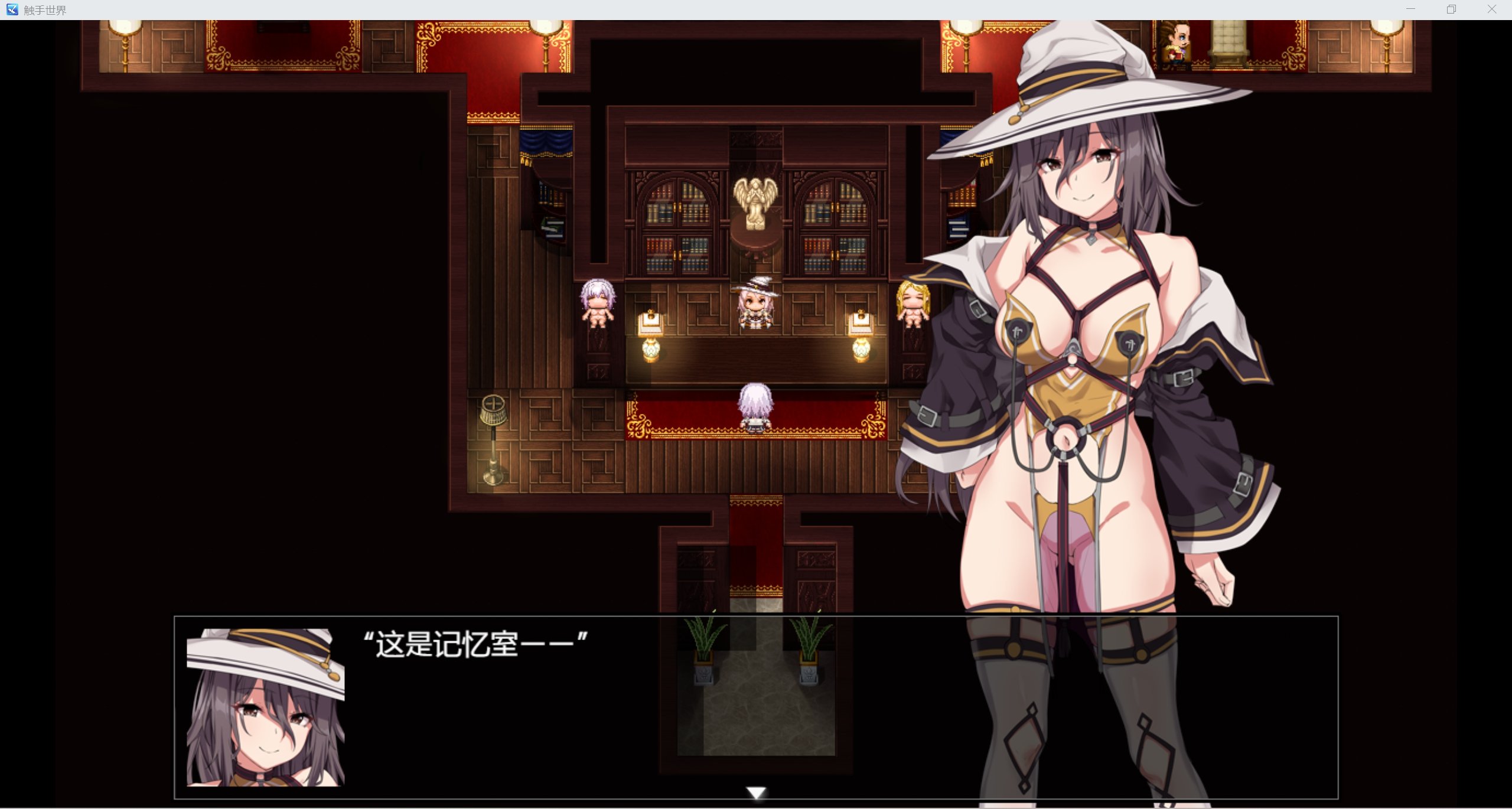Click the large witch character artwork on the right

(x=1093, y=354)
